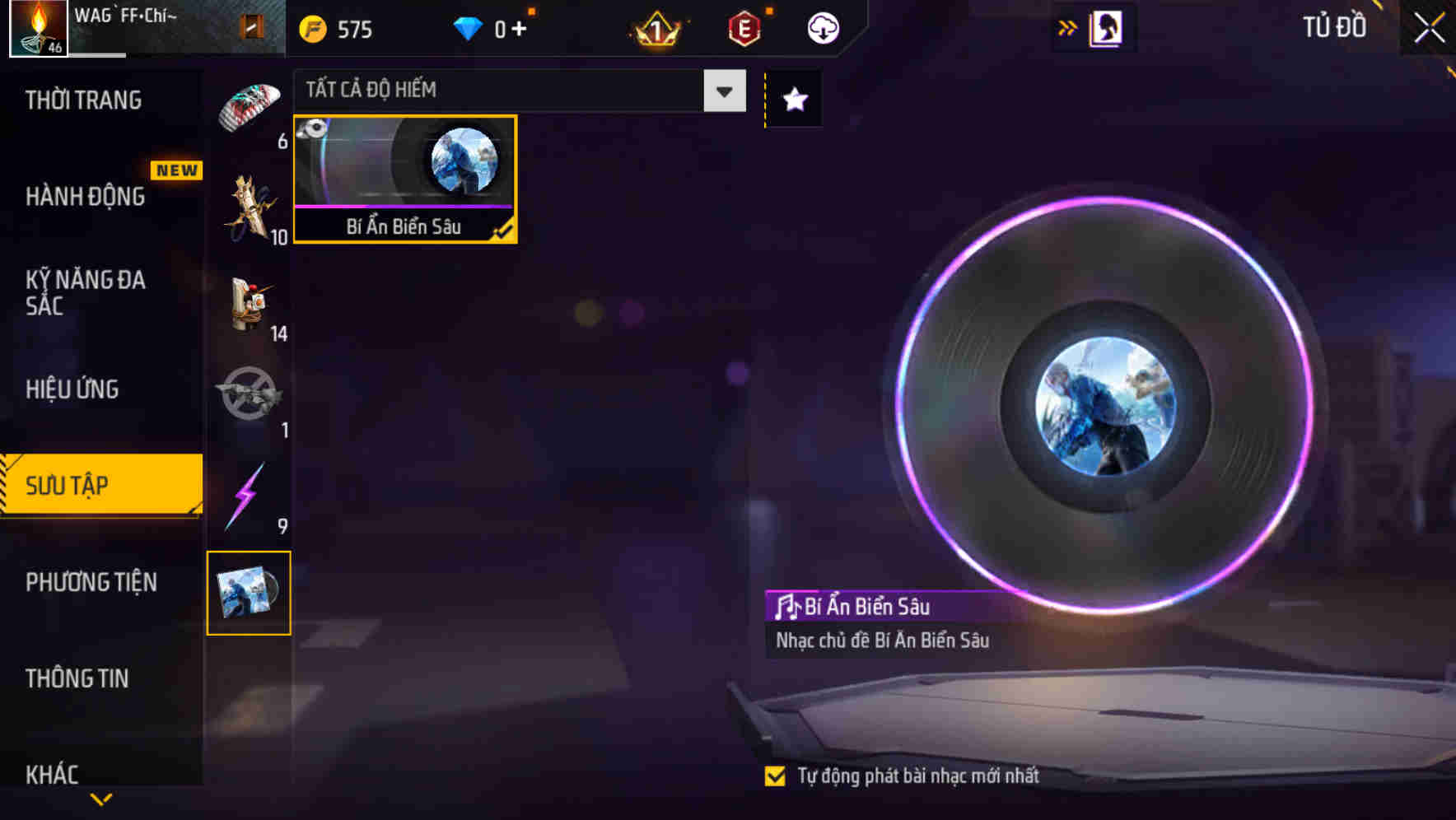Open the character portrait panel near top right
The height and width of the screenshot is (820, 1456).
pos(1107,26)
